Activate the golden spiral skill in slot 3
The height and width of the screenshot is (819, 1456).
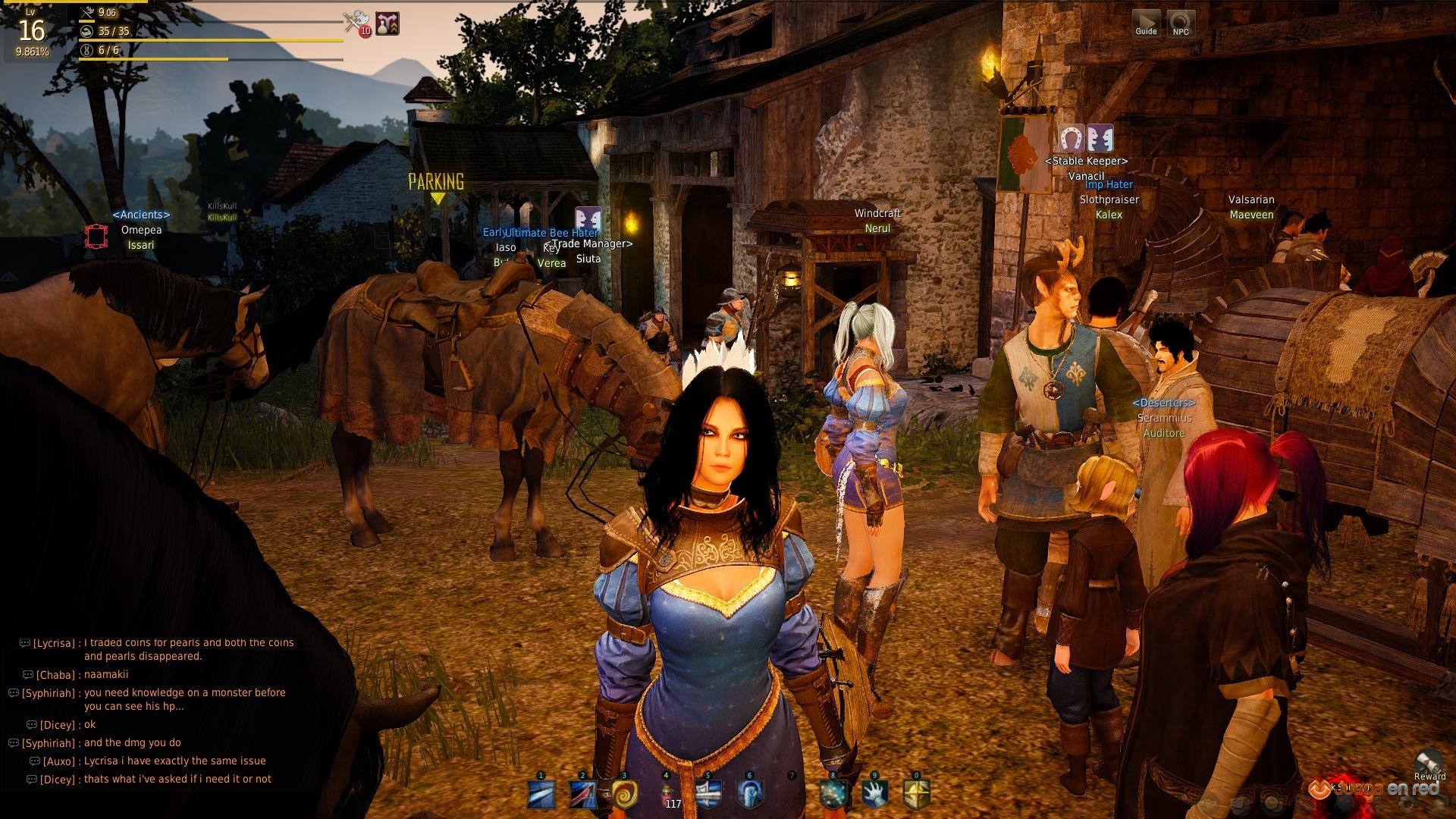(x=624, y=794)
